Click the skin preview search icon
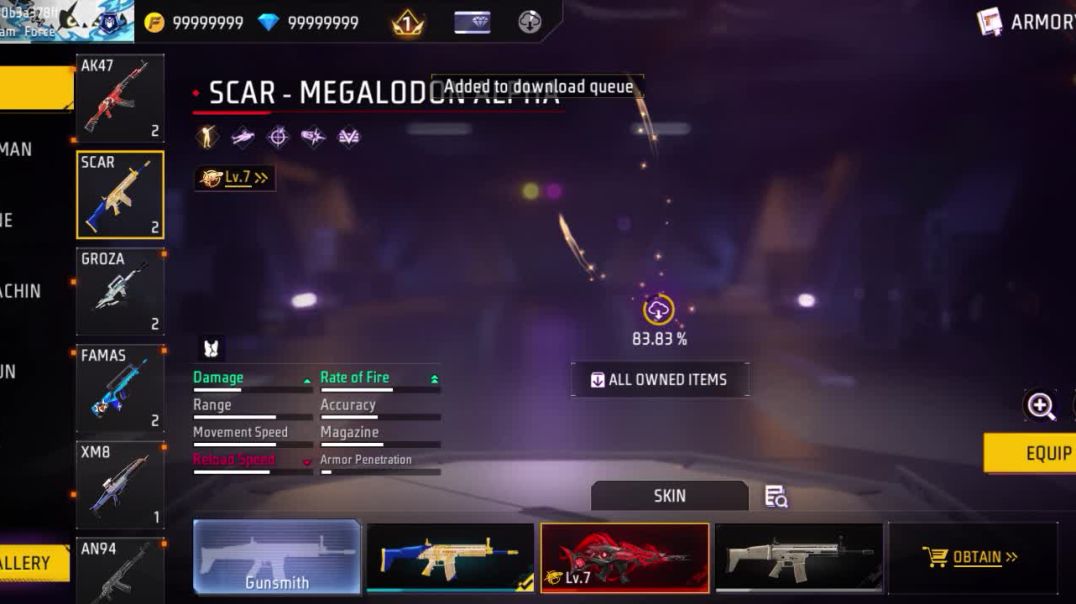1076x604 pixels. tap(776, 496)
